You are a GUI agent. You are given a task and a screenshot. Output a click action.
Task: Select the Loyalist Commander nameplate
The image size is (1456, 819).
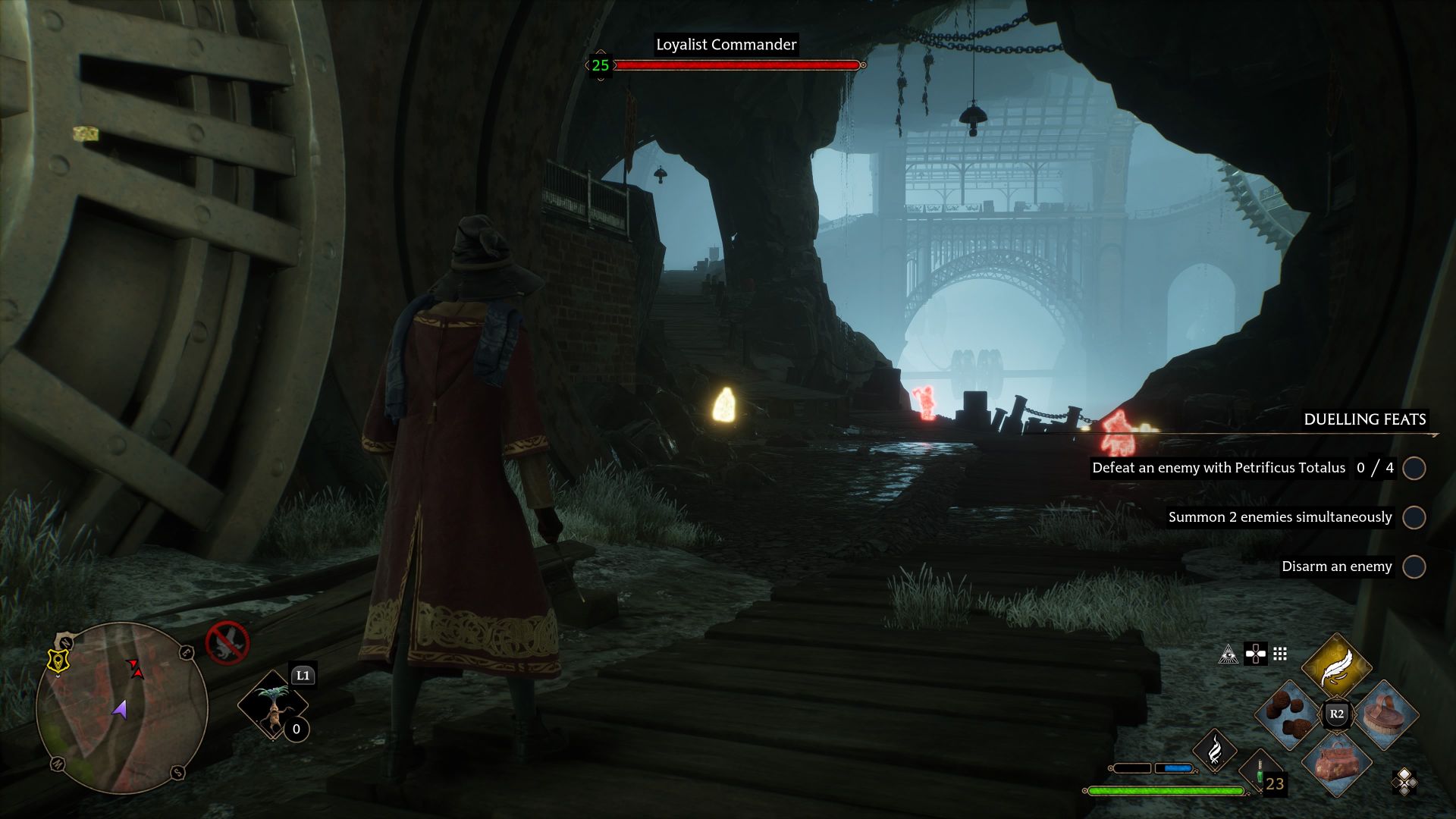(x=726, y=45)
